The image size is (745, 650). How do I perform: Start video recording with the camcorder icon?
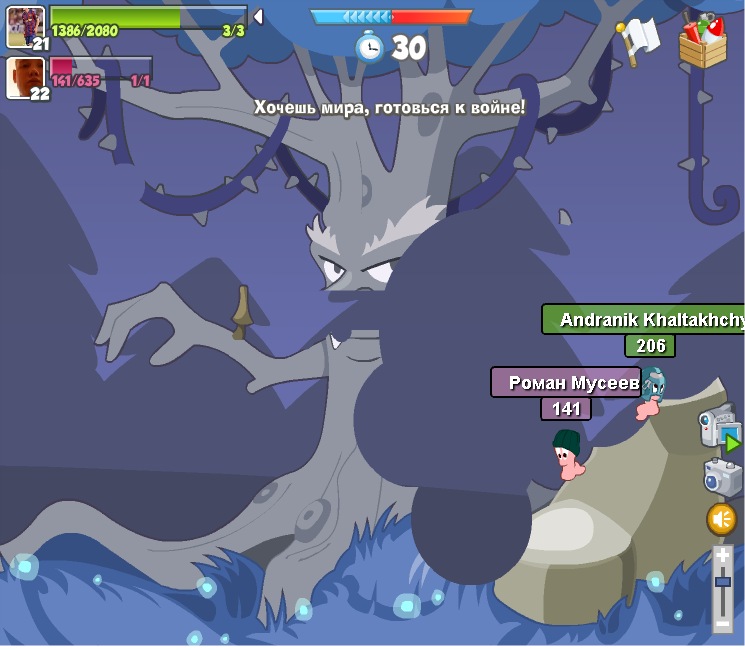718,428
